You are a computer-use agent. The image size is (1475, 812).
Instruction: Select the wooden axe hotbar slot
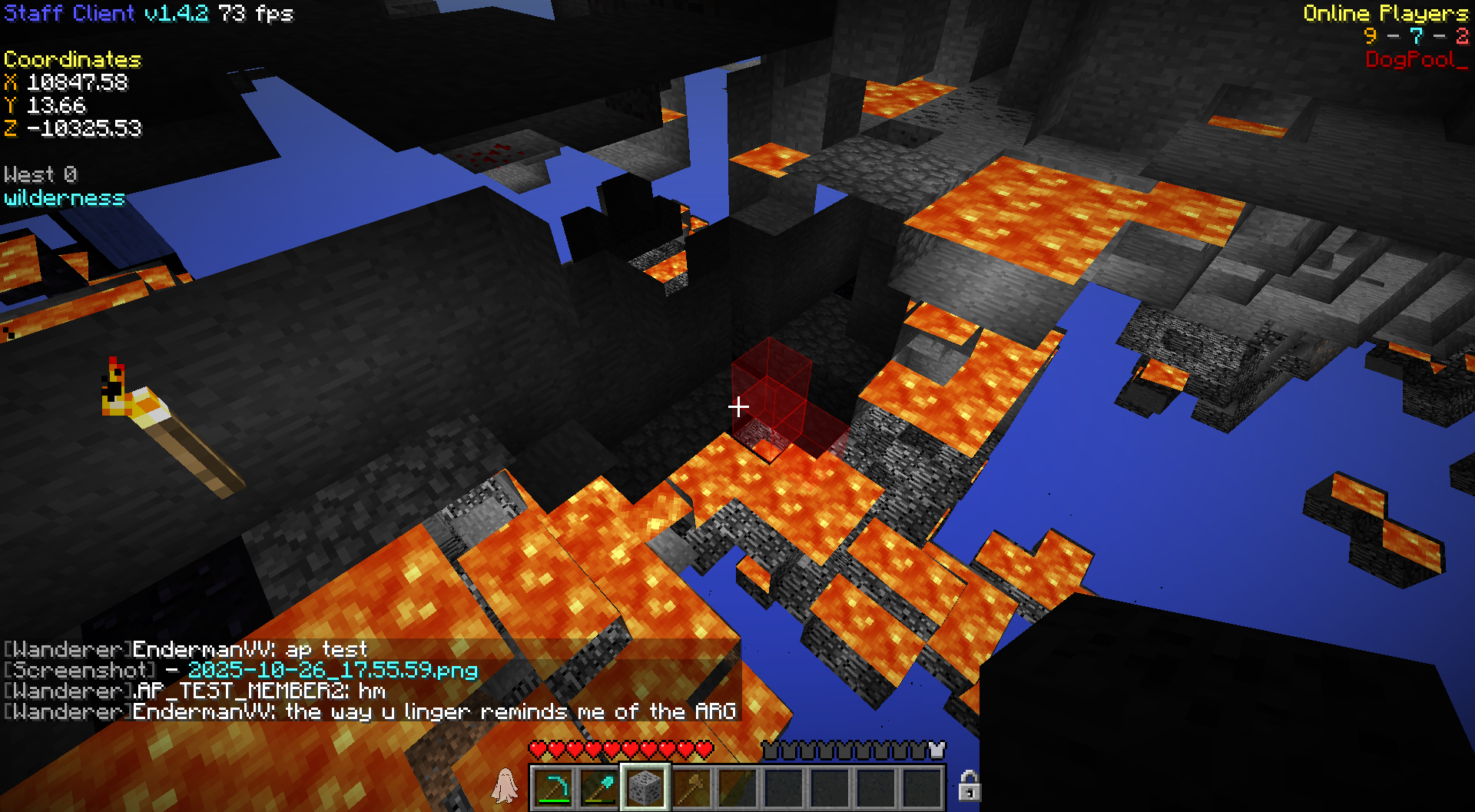coord(691,787)
